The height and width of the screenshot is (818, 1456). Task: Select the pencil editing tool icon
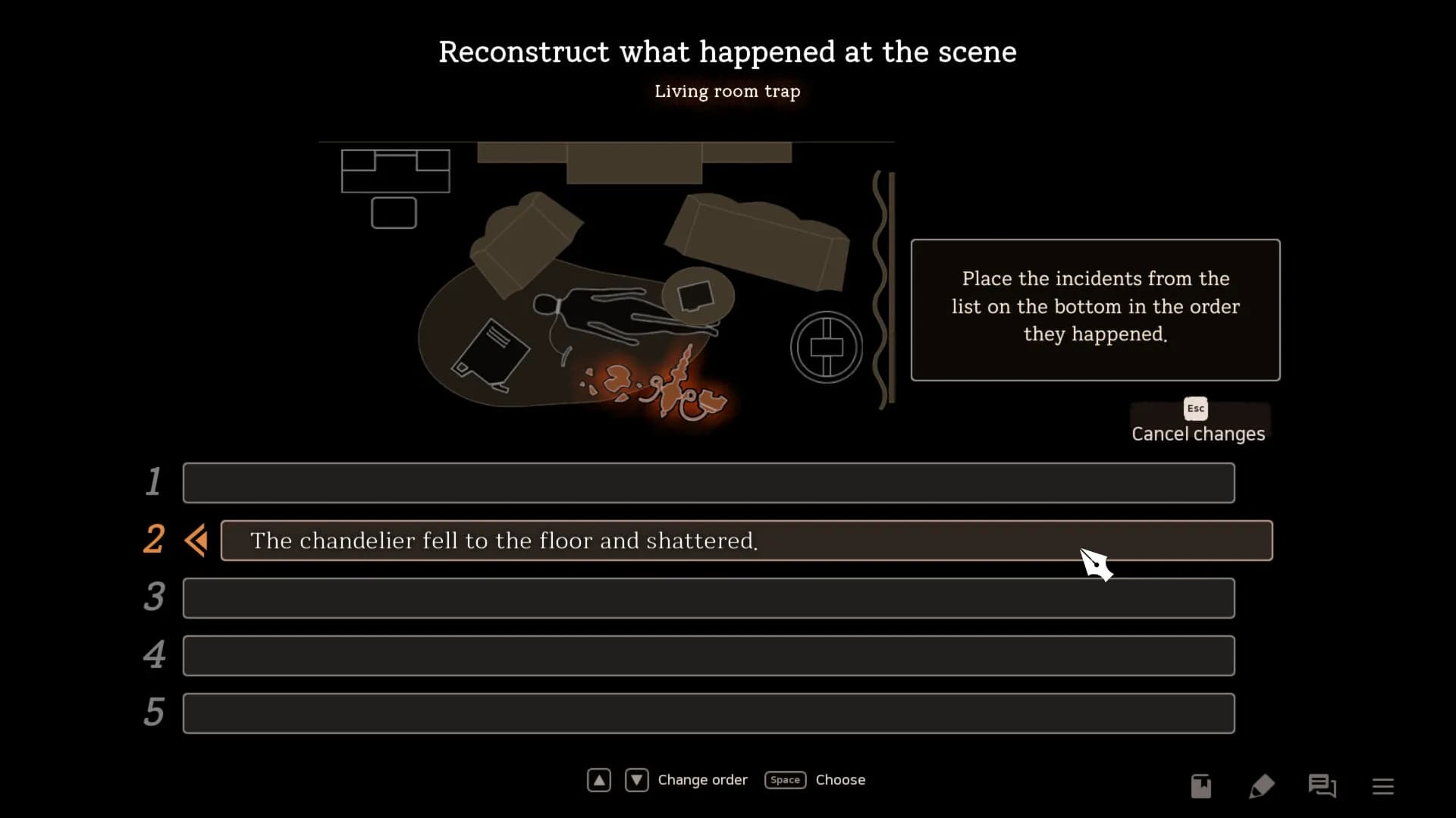coord(1261,786)
